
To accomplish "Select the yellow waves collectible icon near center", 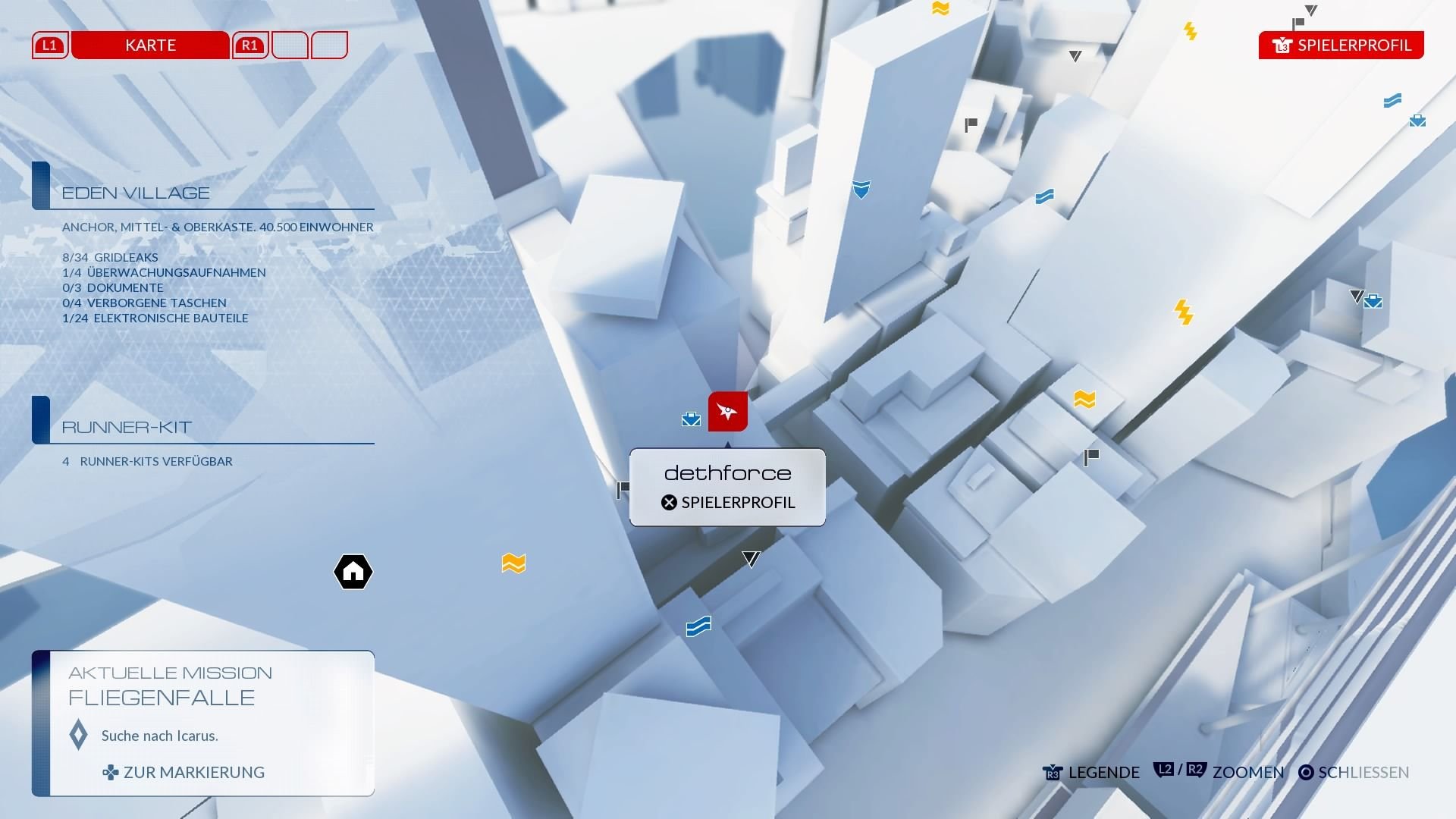I will tap(513, 563).
